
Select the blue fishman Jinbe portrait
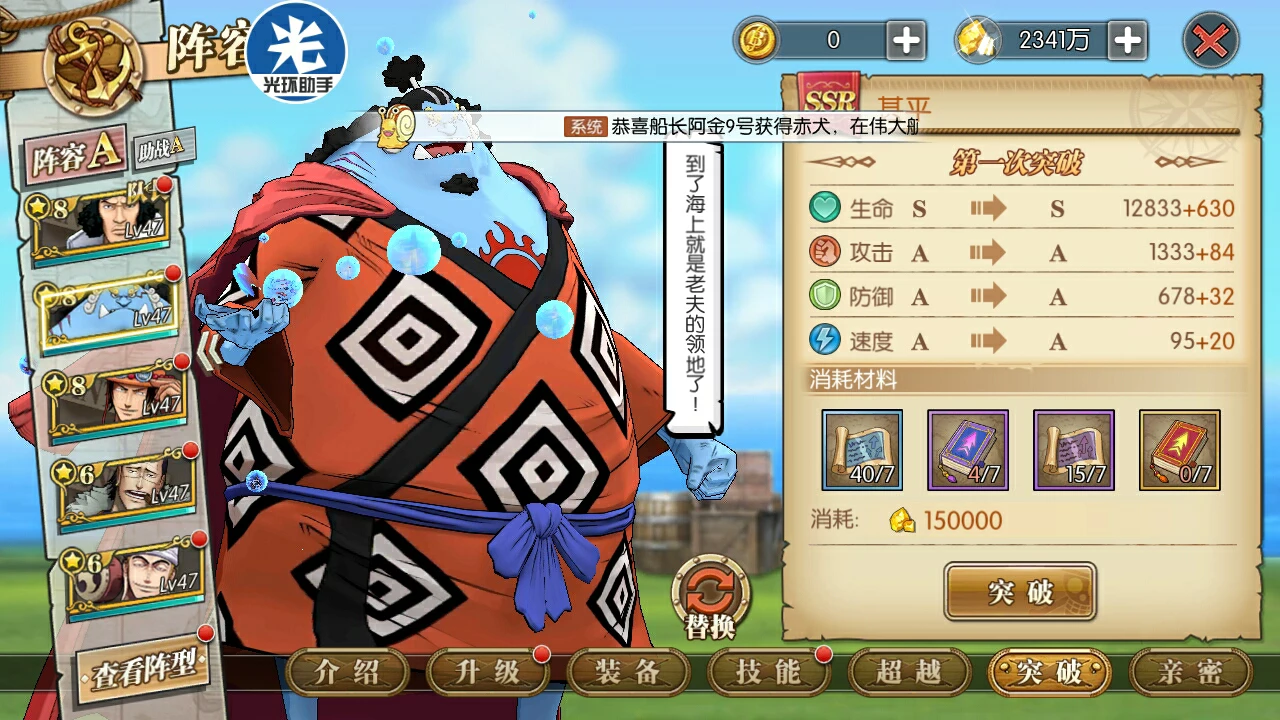coord(108,312)
